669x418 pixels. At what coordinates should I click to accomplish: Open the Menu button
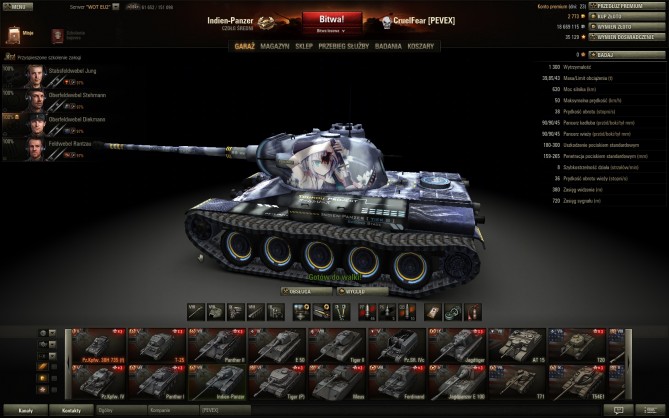pyautogui.click(x=20, y=5)
